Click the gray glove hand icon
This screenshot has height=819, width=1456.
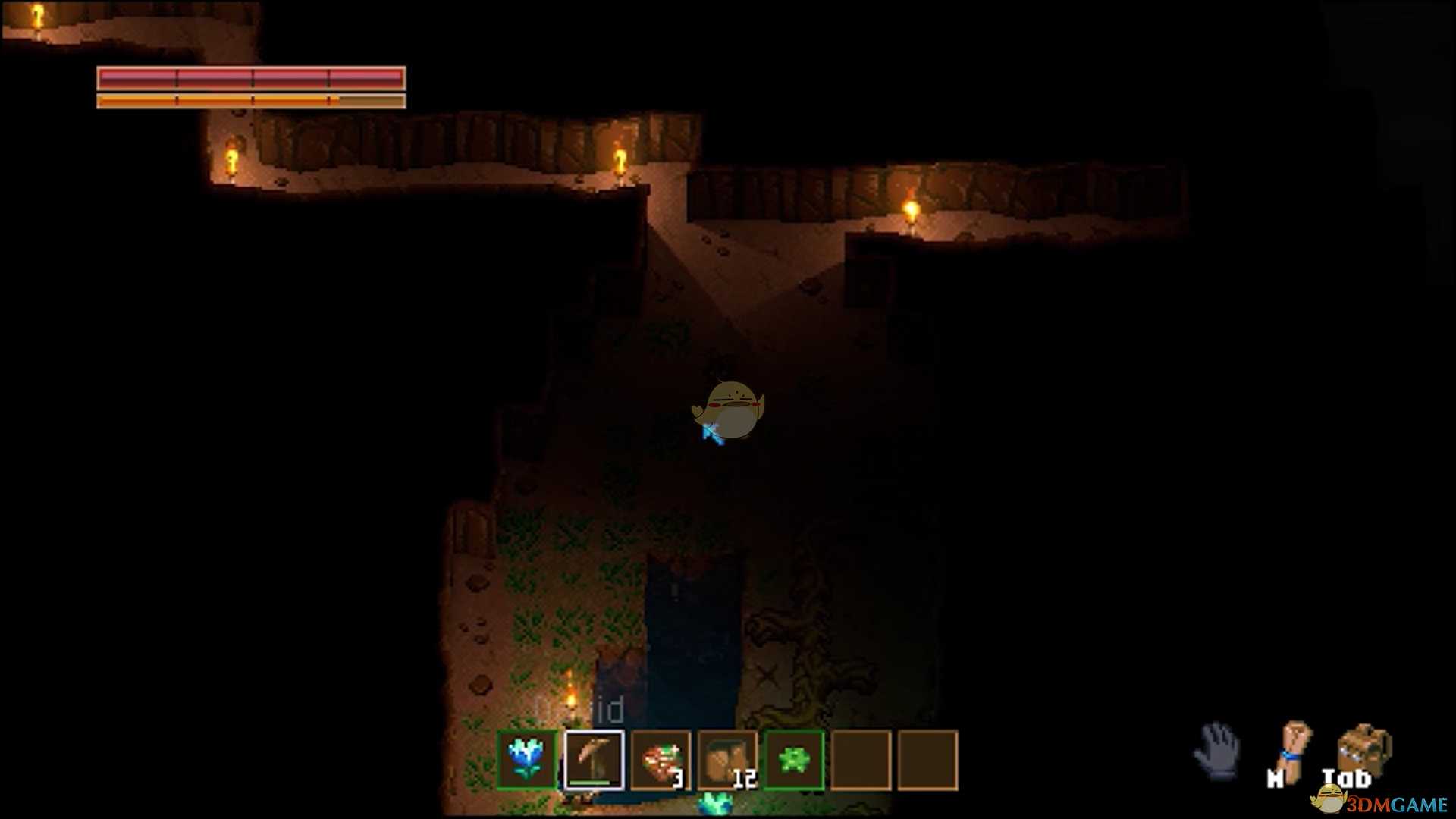pos(1217,751)
